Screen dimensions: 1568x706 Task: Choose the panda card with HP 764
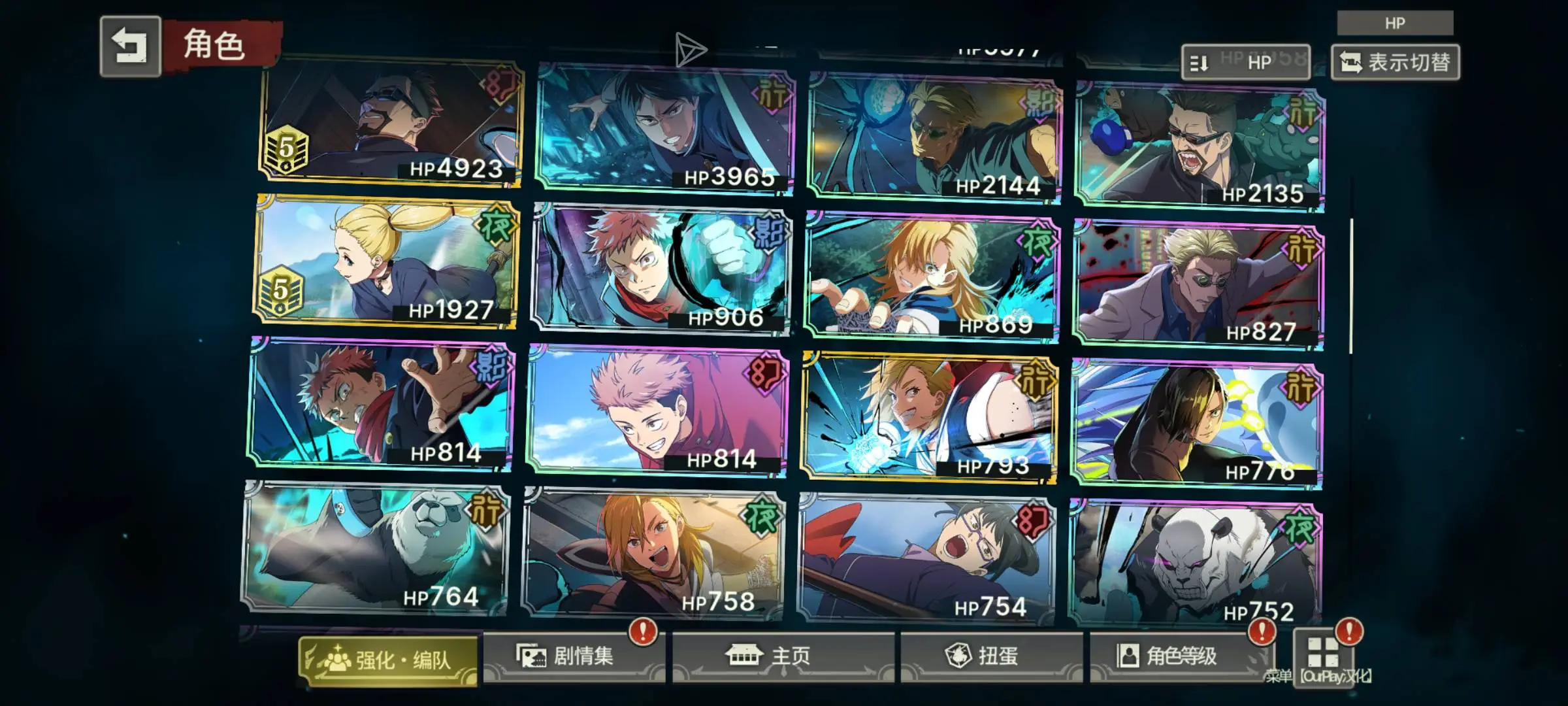pos(375,549)
